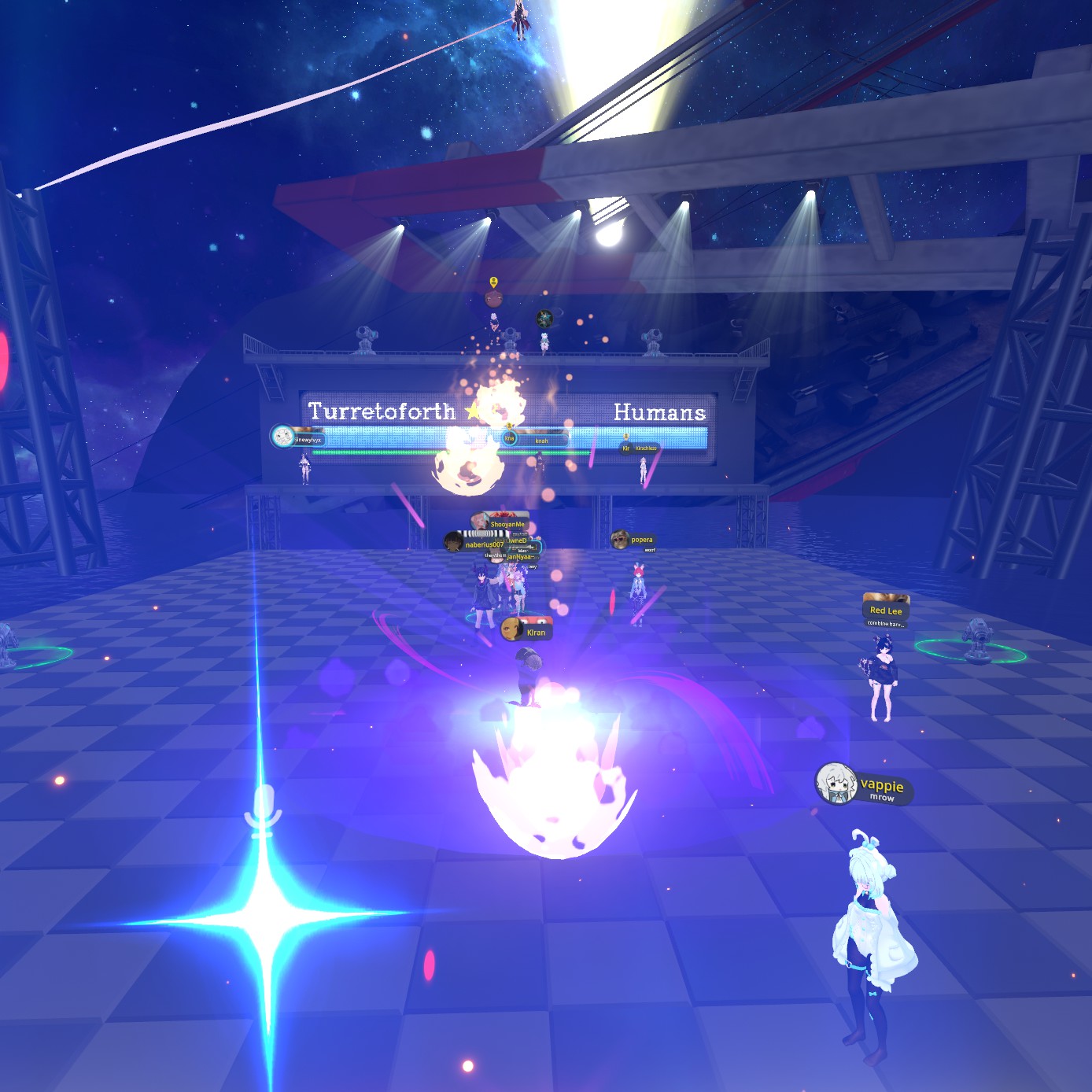Image resolution: width=1092 pixels, height=1092 pixels.
Task: Choose the popera nameplate
Action: 633,540
